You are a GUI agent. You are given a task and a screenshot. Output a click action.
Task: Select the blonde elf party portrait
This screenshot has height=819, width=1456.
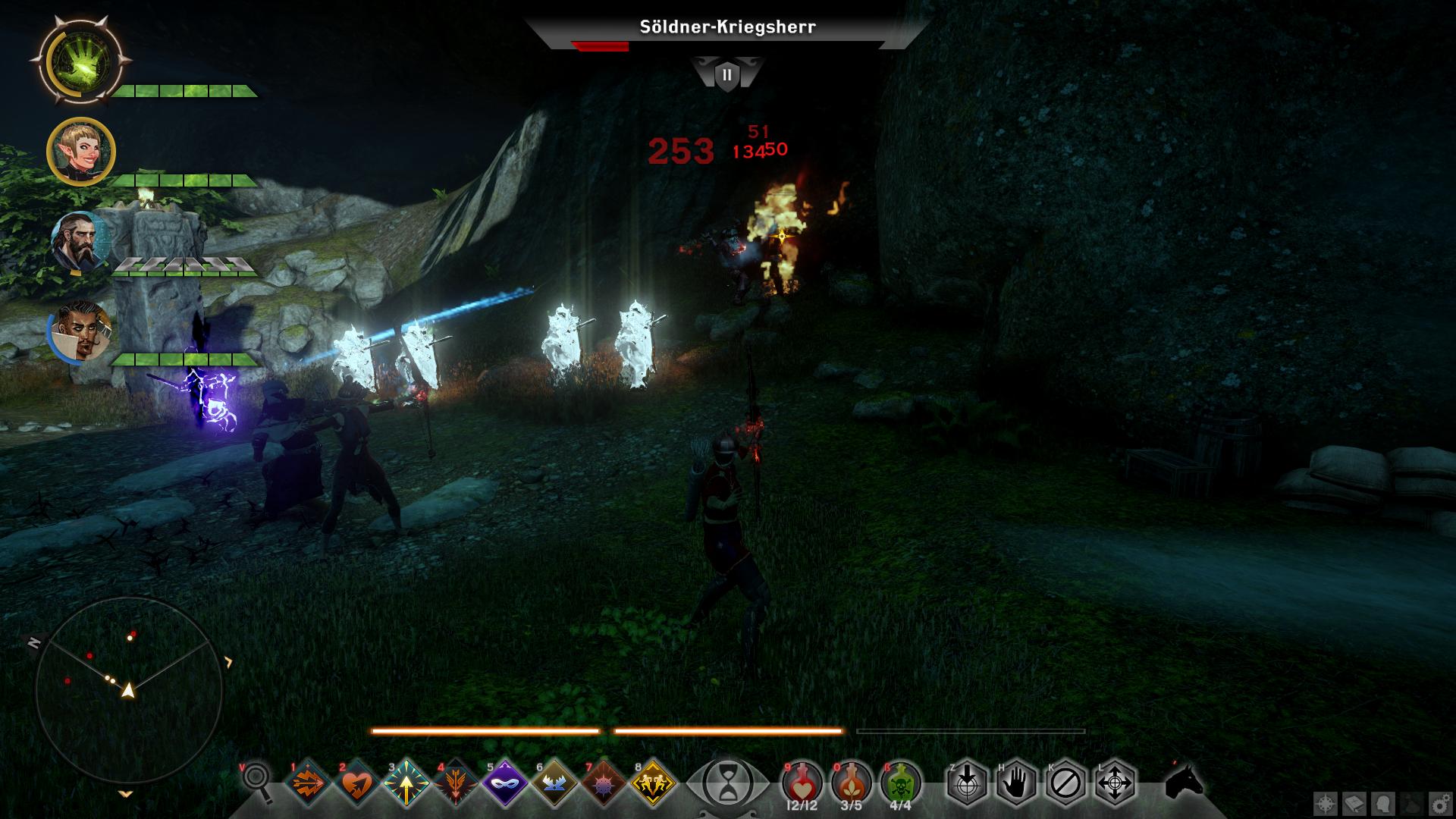click(80, 152)
